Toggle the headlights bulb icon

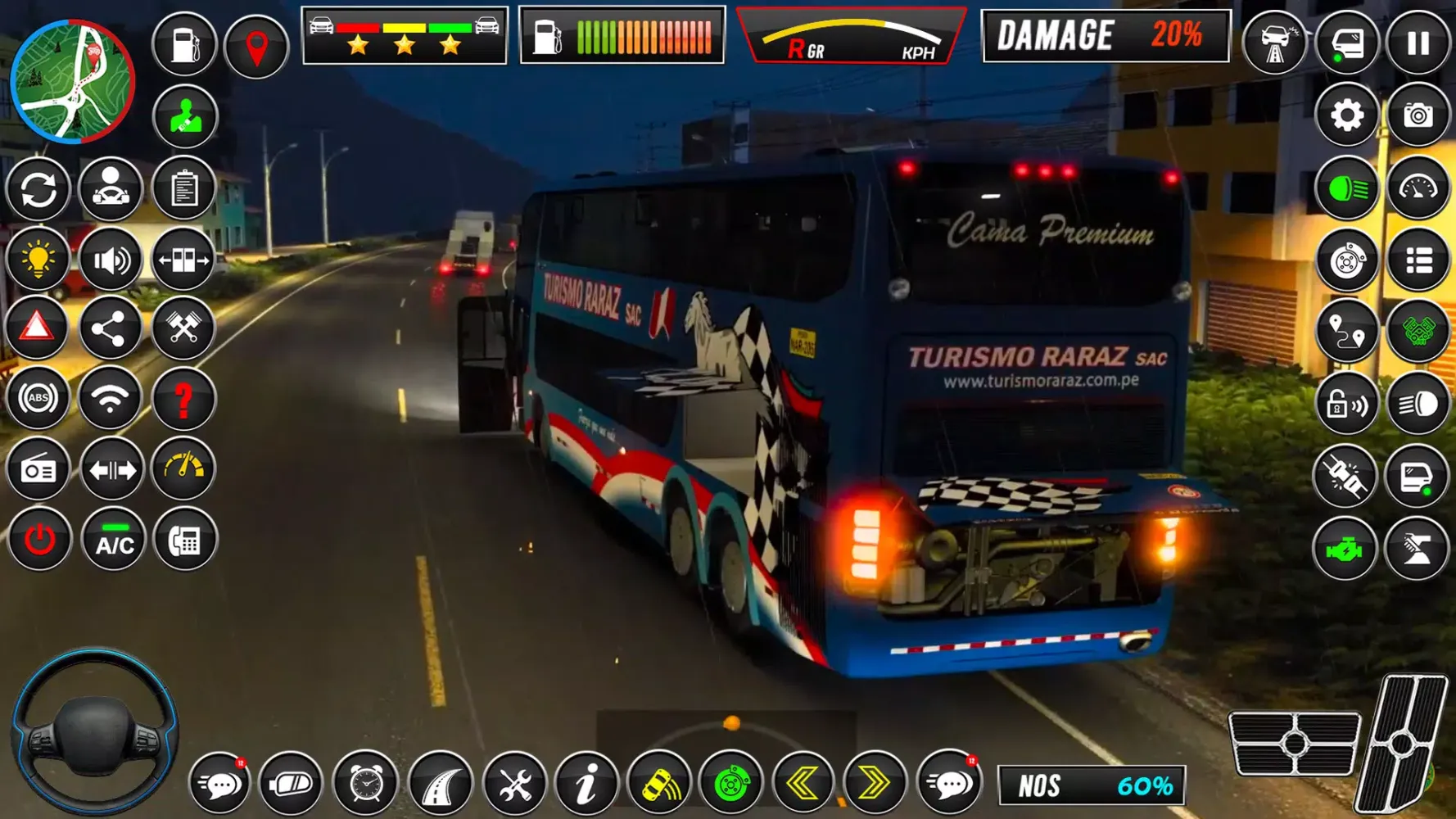point(38,259)
